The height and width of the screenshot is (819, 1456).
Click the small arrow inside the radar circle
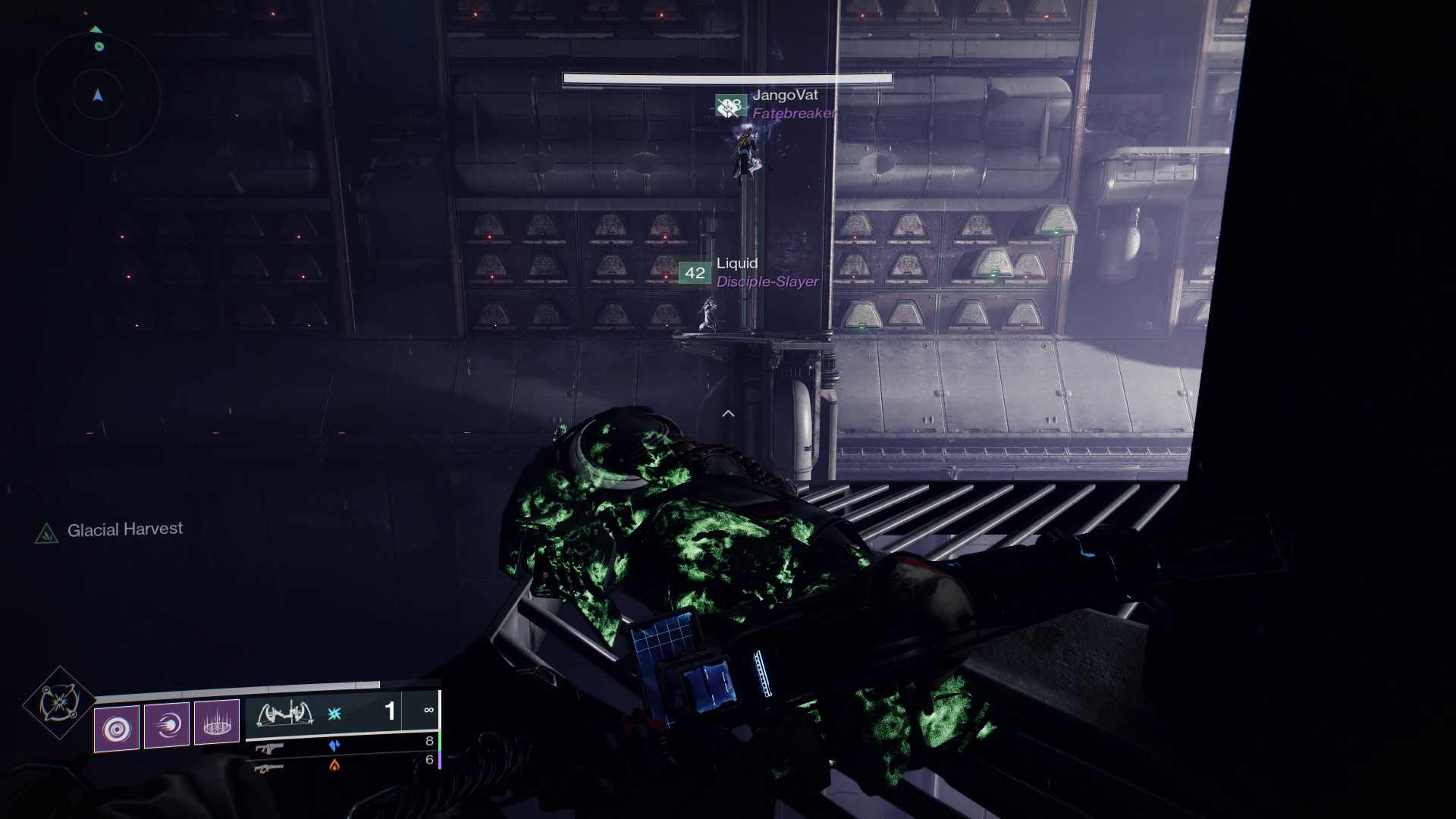tap(96, 97)
